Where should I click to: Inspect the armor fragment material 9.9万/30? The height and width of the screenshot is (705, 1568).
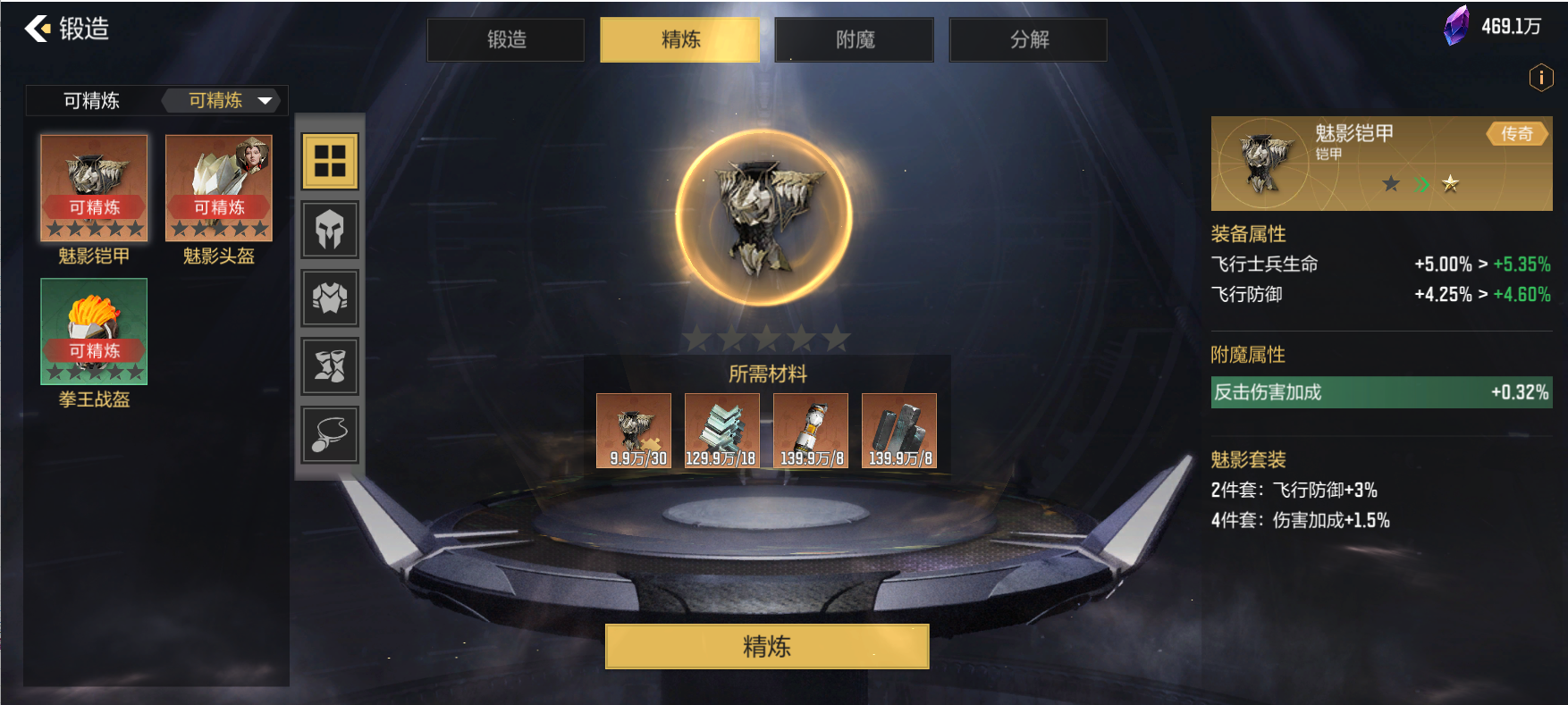tap(634, 431)
